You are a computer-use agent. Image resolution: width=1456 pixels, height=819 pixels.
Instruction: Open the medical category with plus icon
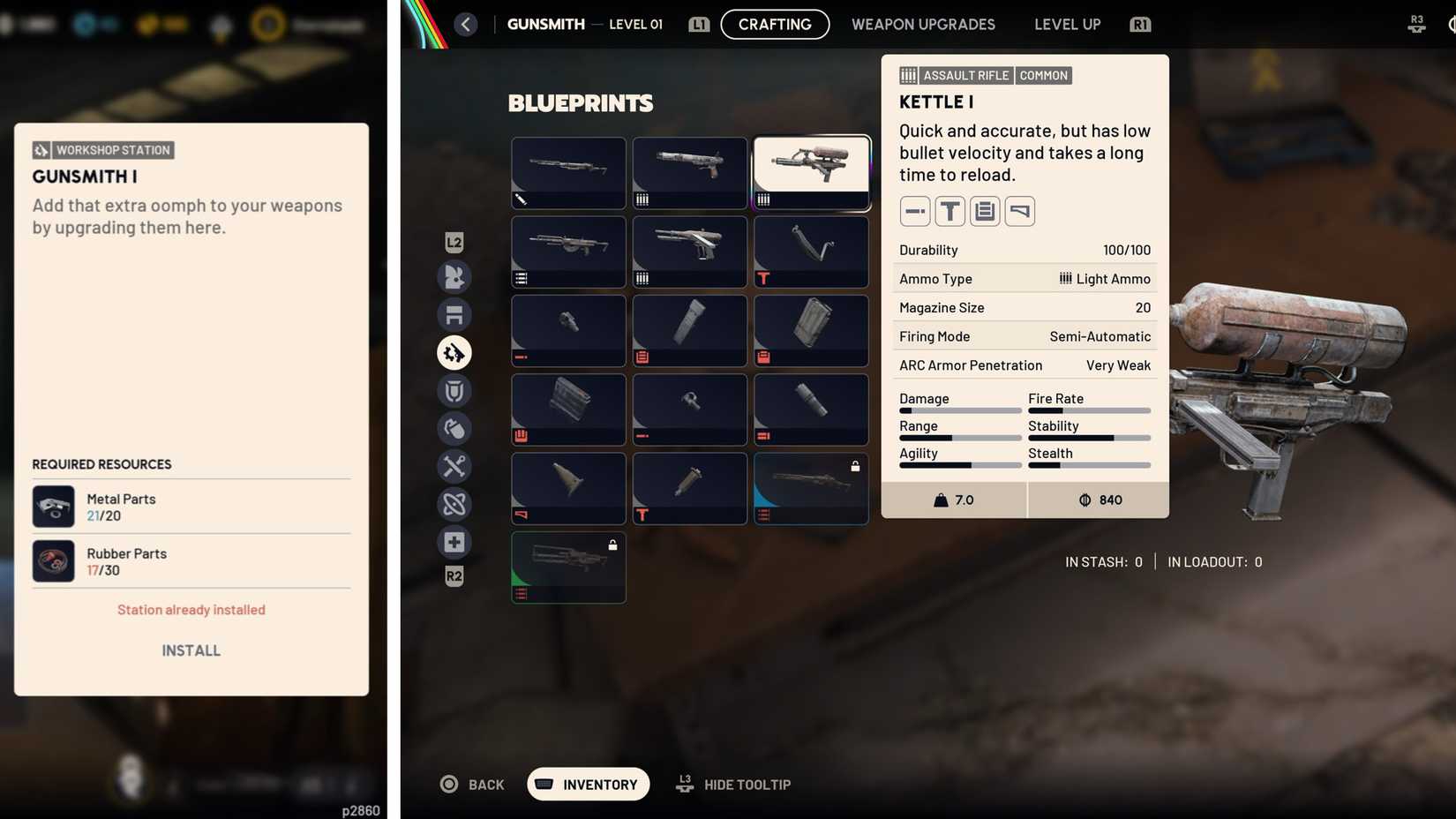(454, 542)
